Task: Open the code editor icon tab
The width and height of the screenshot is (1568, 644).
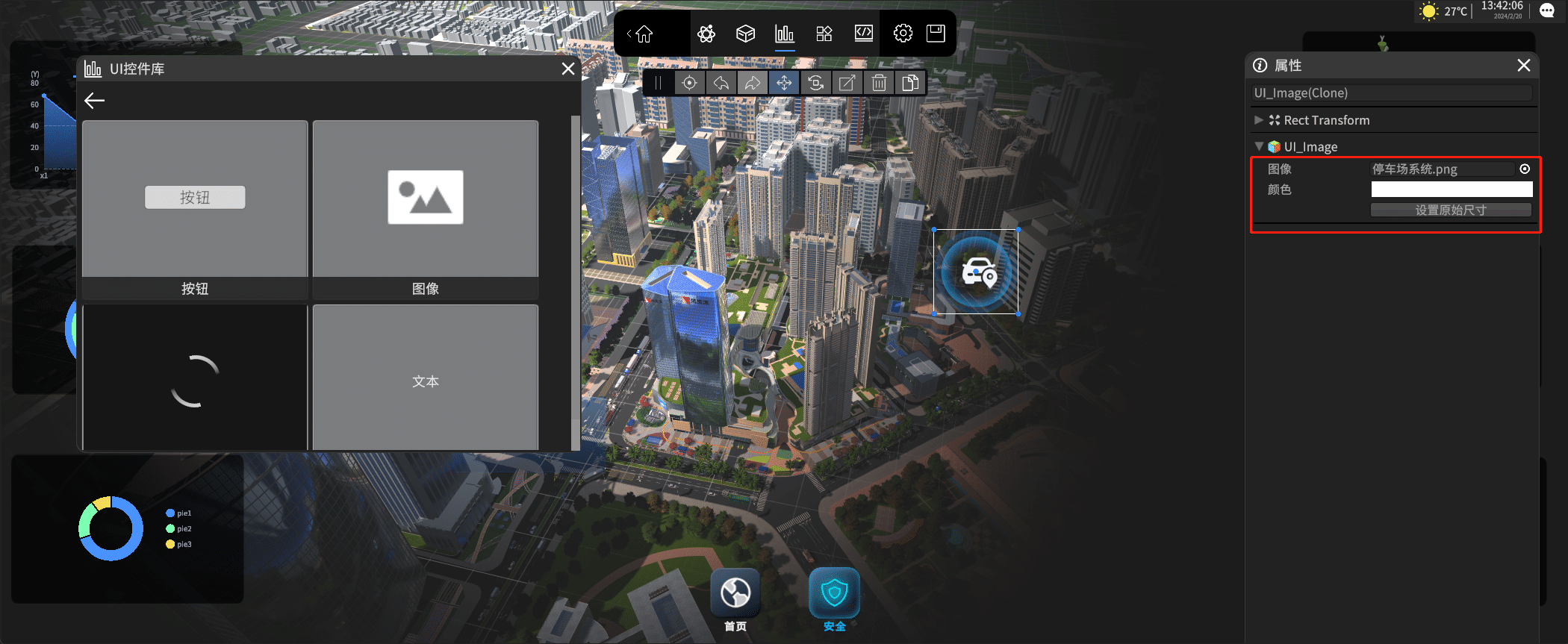Action: (x=864, y=34)
